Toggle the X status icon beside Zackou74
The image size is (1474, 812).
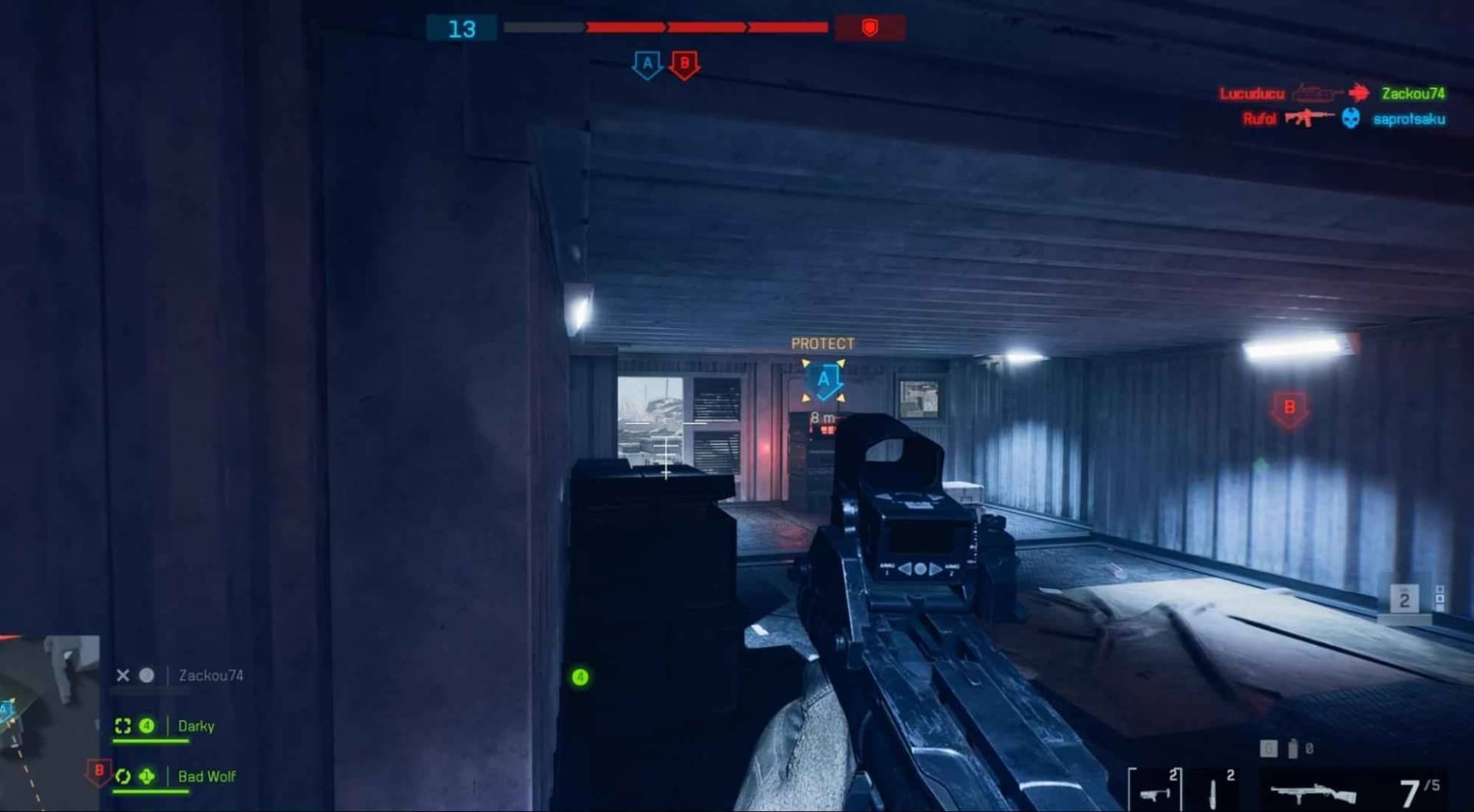pyautogui.click(x=123, y=675)
